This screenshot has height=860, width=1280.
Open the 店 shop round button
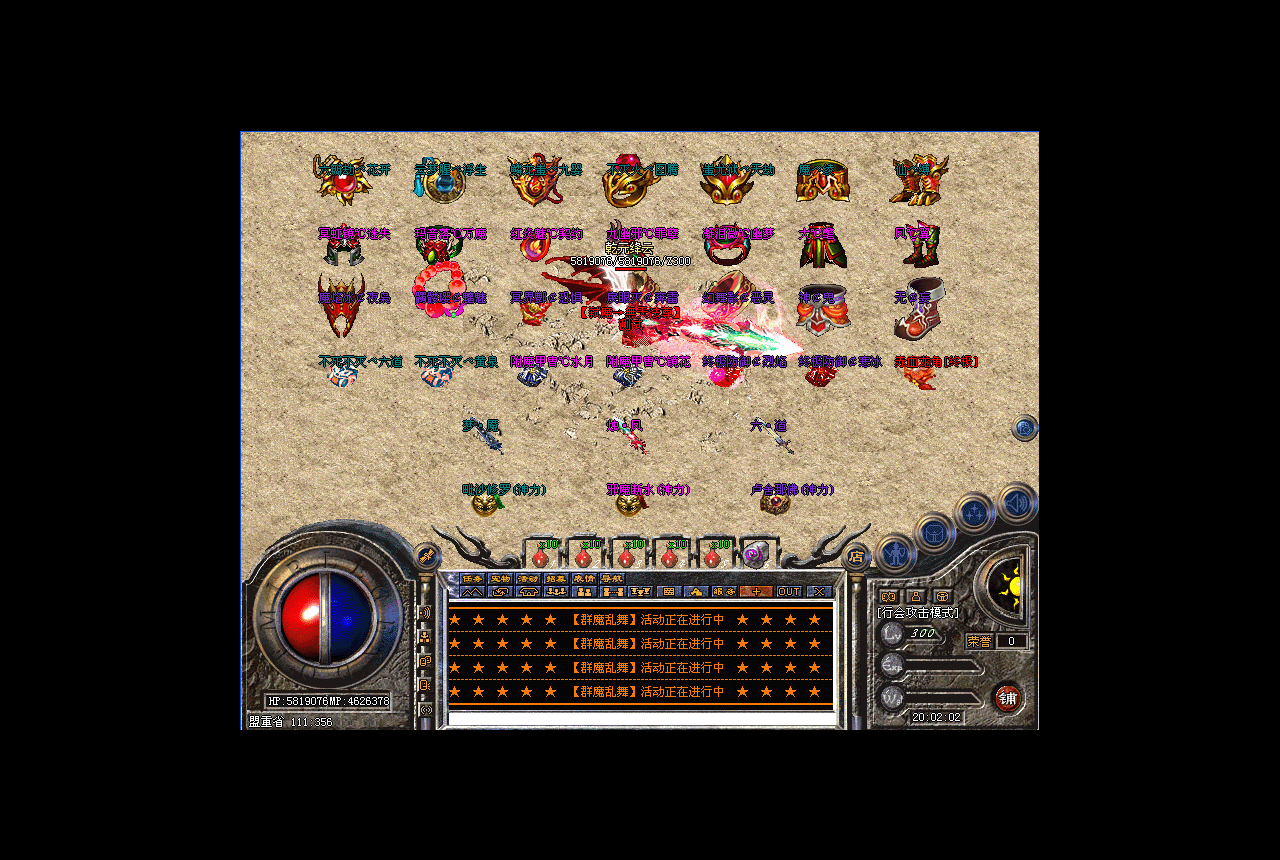click(x=856, y=557)
